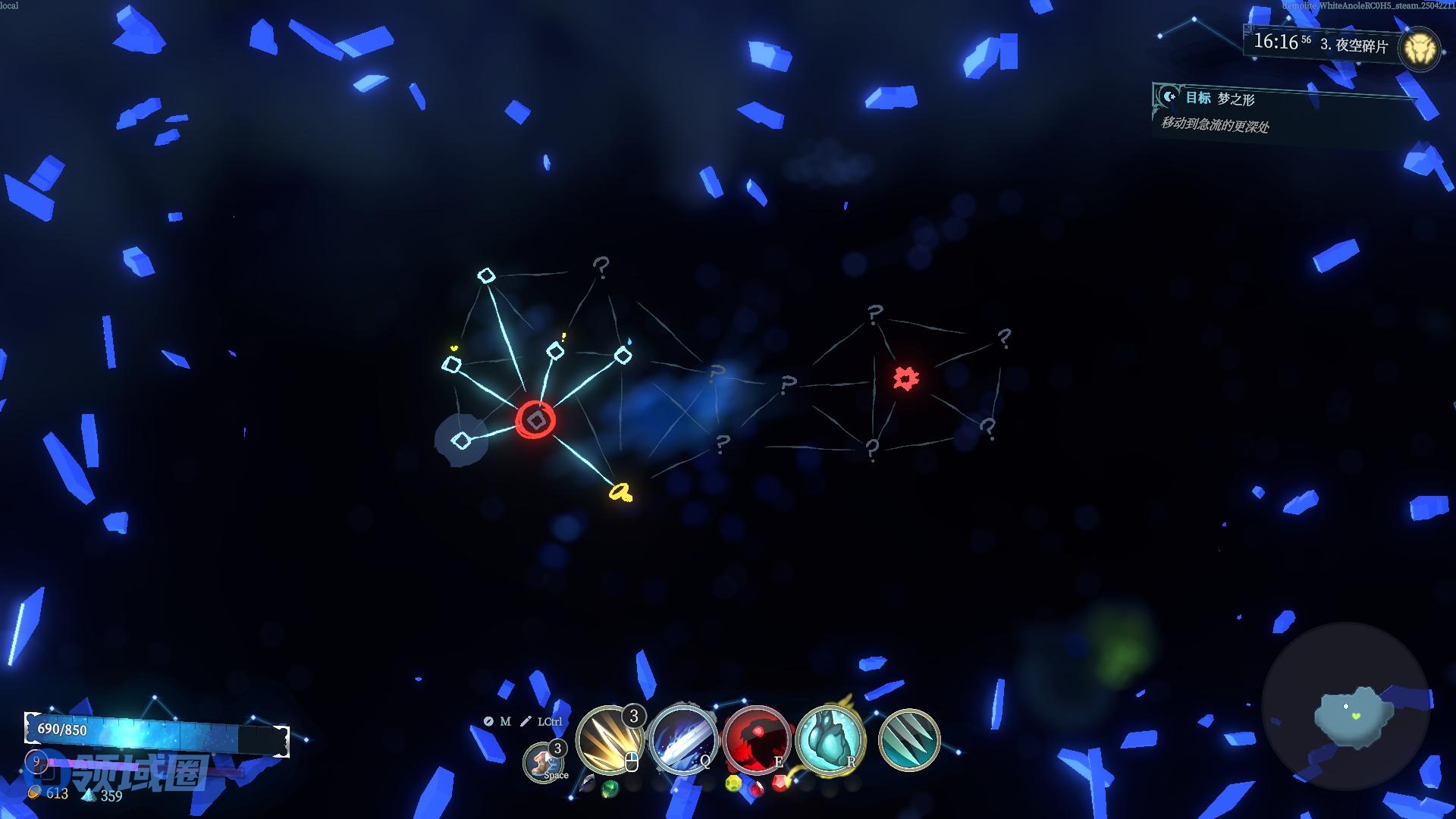Click the pencil drawing tool icon
Viewport: 1456px width, 819px height.
click(x=526, y=721)
